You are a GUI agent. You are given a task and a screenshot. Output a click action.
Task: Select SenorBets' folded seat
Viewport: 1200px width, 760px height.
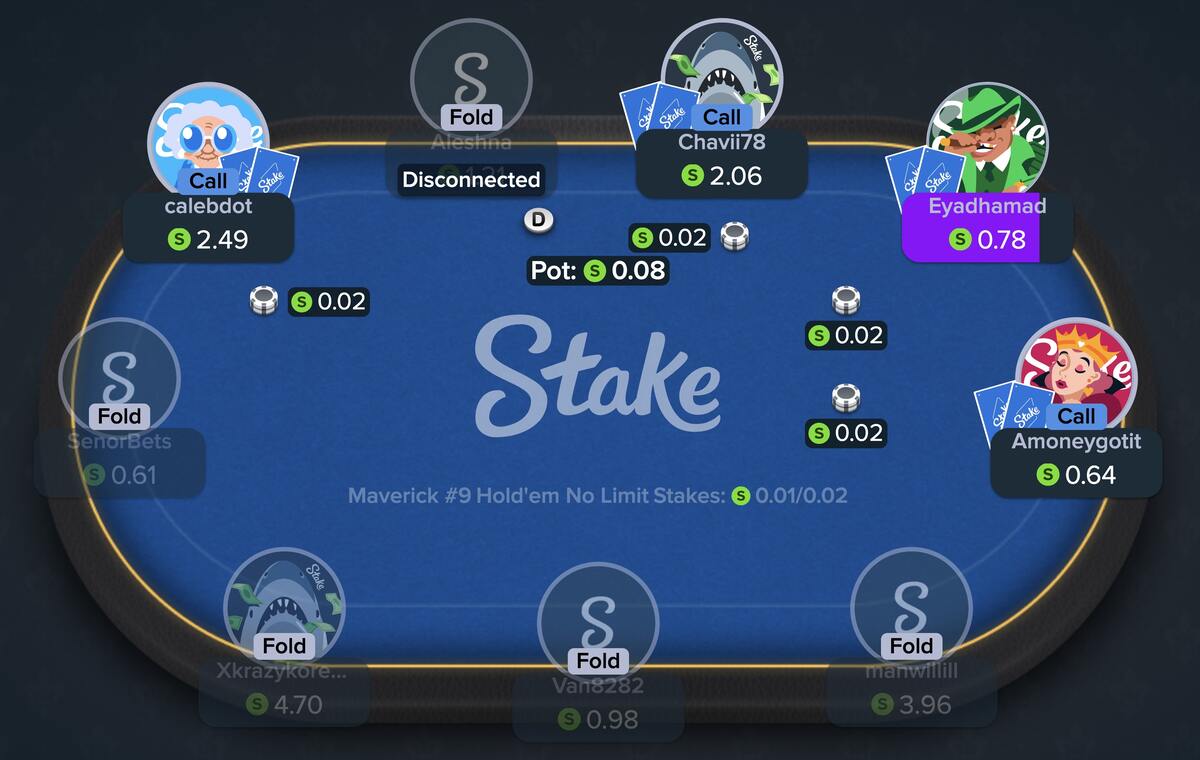click(119, 375)
